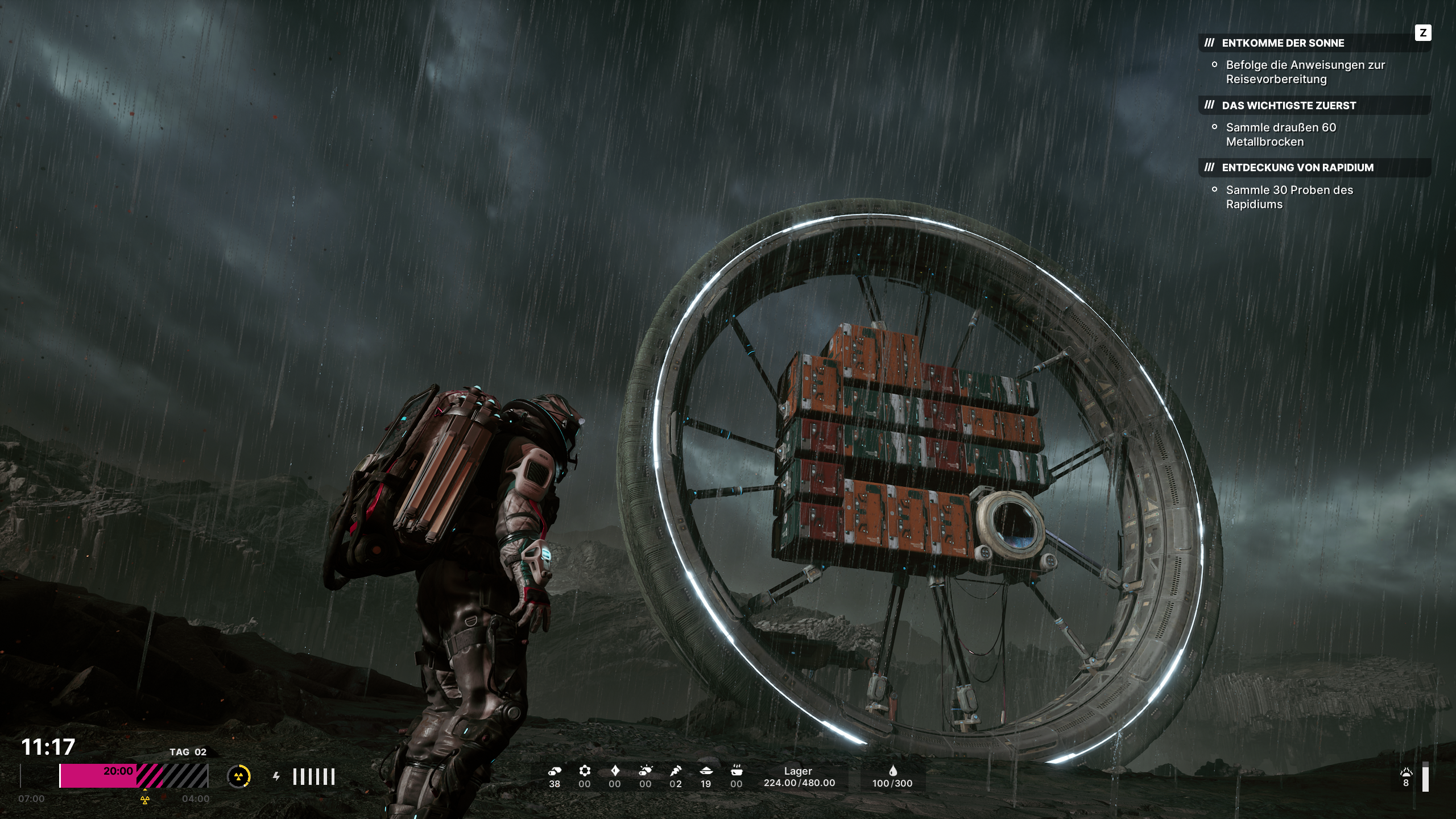The image size is (1456, 819).
Task: Click the rations dish icon showing 19
Action: 706,771
